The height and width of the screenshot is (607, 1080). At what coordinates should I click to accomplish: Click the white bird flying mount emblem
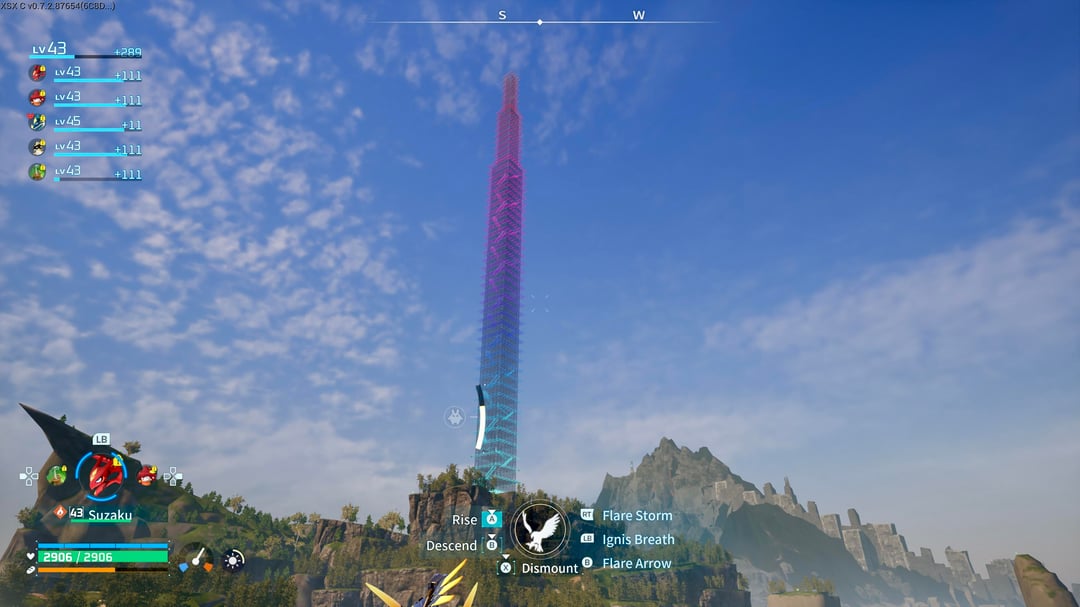click(x=540, y=529)
